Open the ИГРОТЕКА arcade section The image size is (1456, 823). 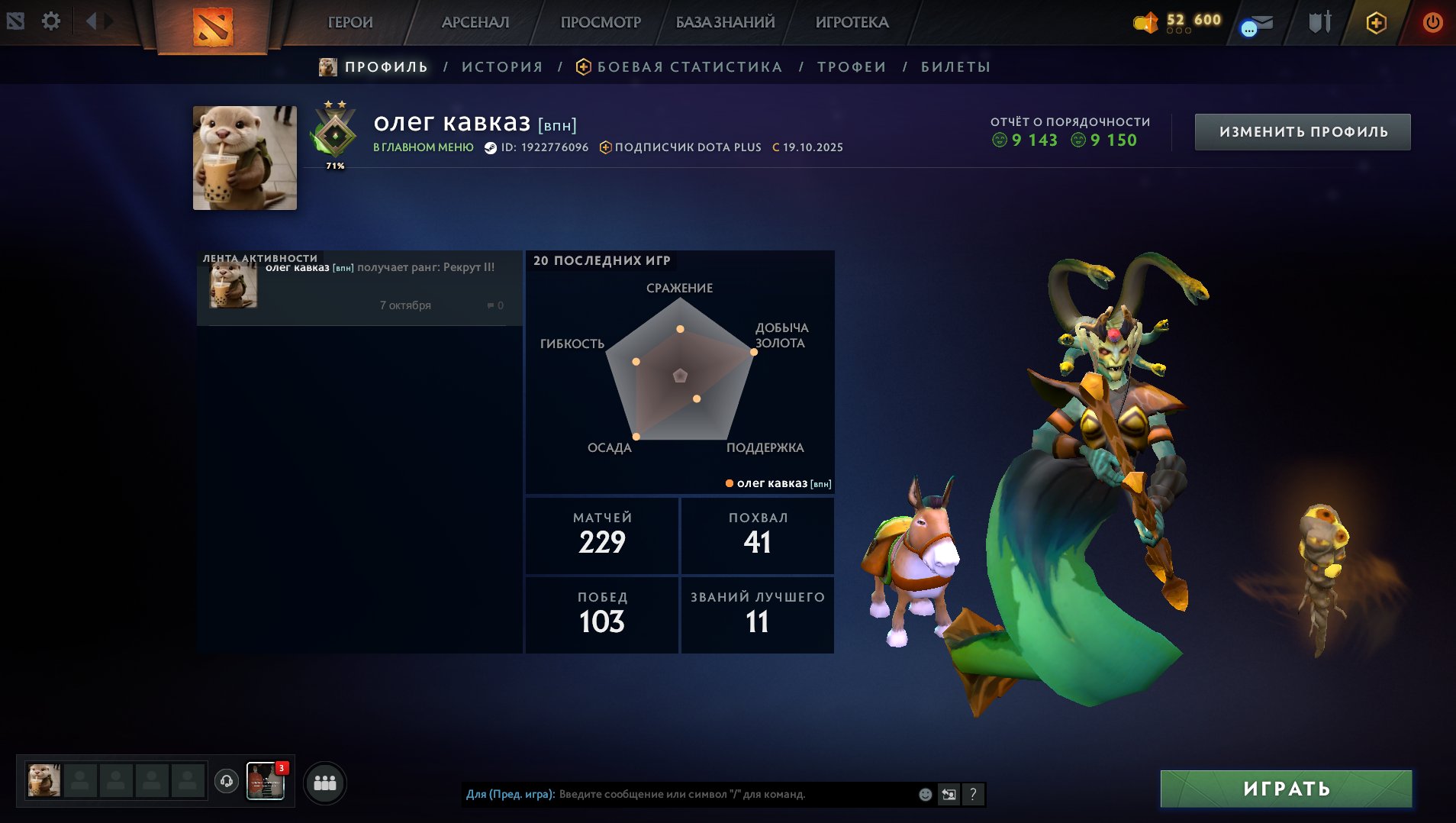(852, 22)
